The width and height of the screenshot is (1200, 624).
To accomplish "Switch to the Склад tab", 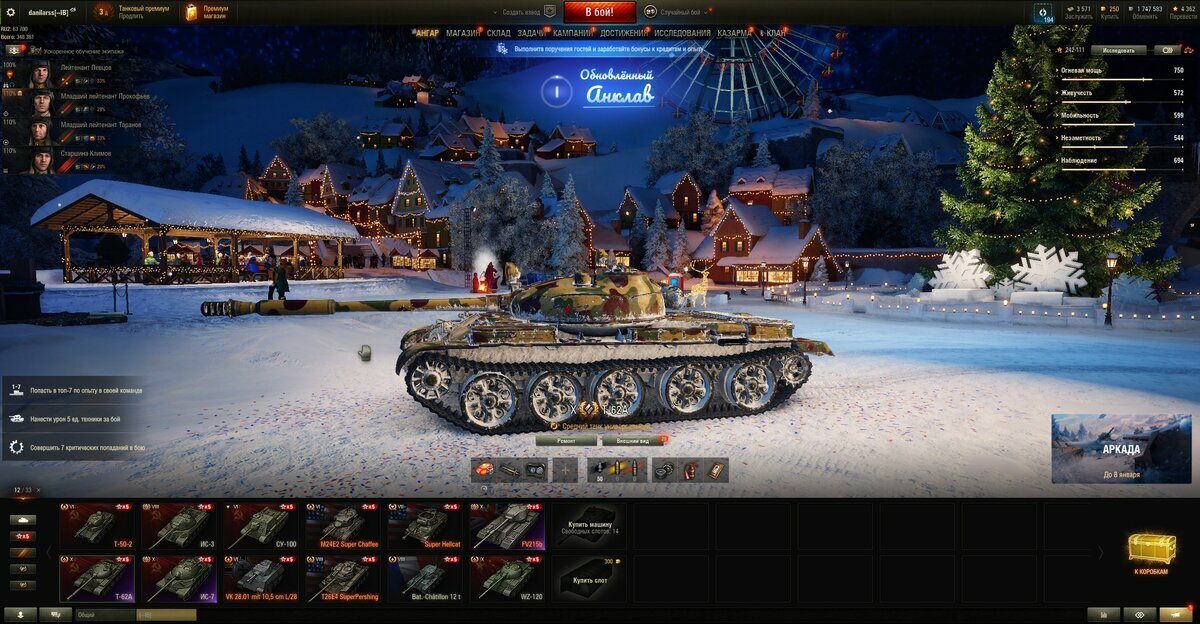I will point(498,33).
